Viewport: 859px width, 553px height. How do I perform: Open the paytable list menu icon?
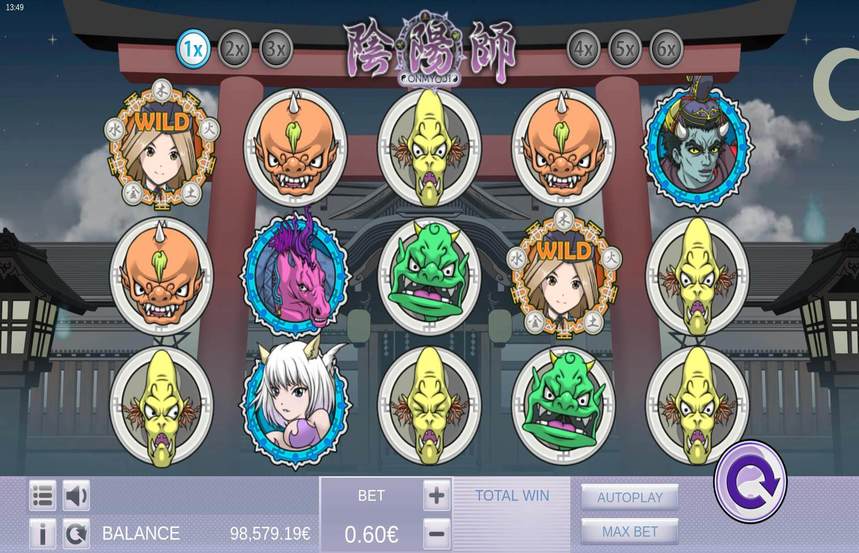43,495
